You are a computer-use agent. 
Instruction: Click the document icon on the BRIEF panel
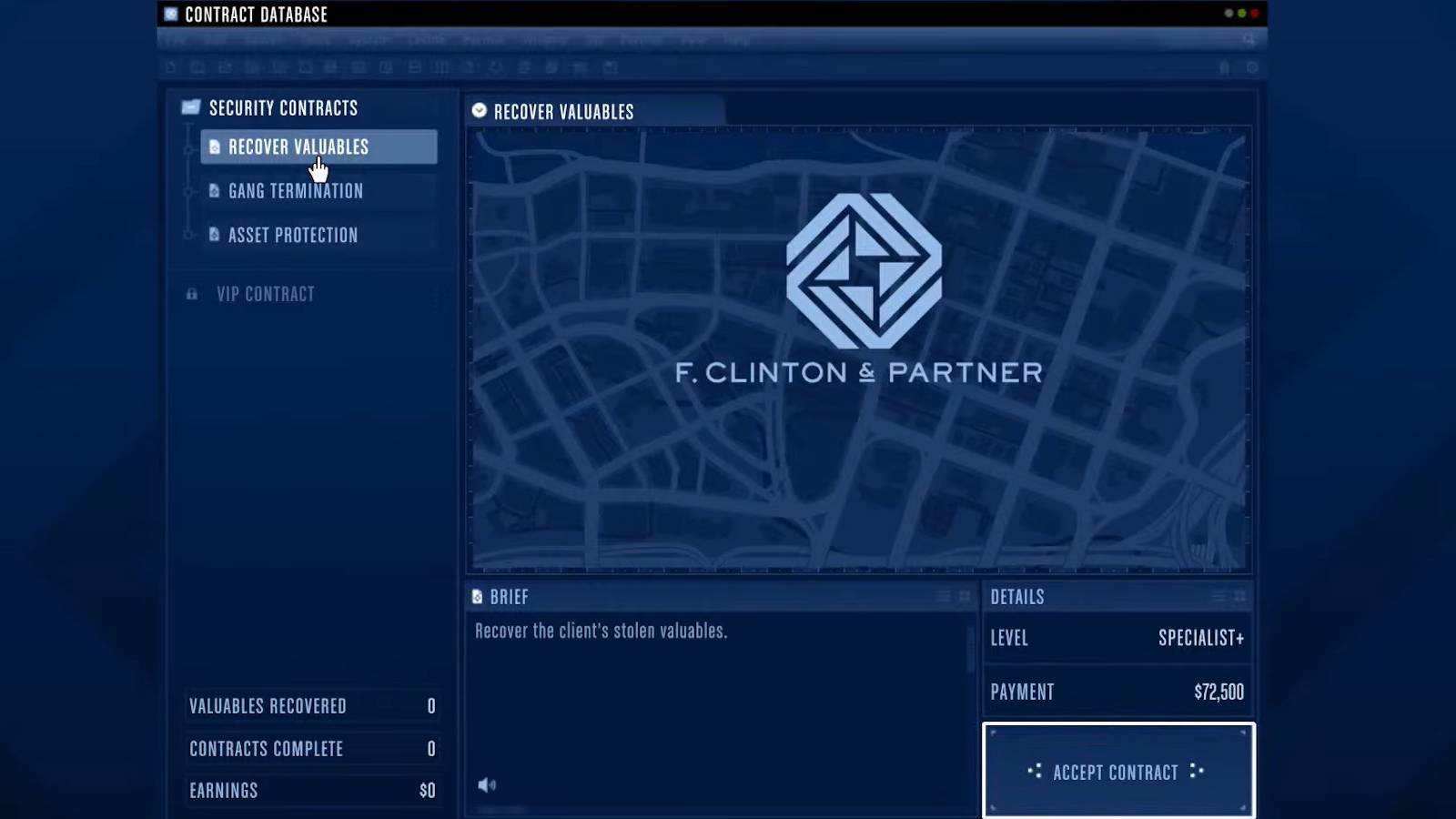tap(479, 596)
